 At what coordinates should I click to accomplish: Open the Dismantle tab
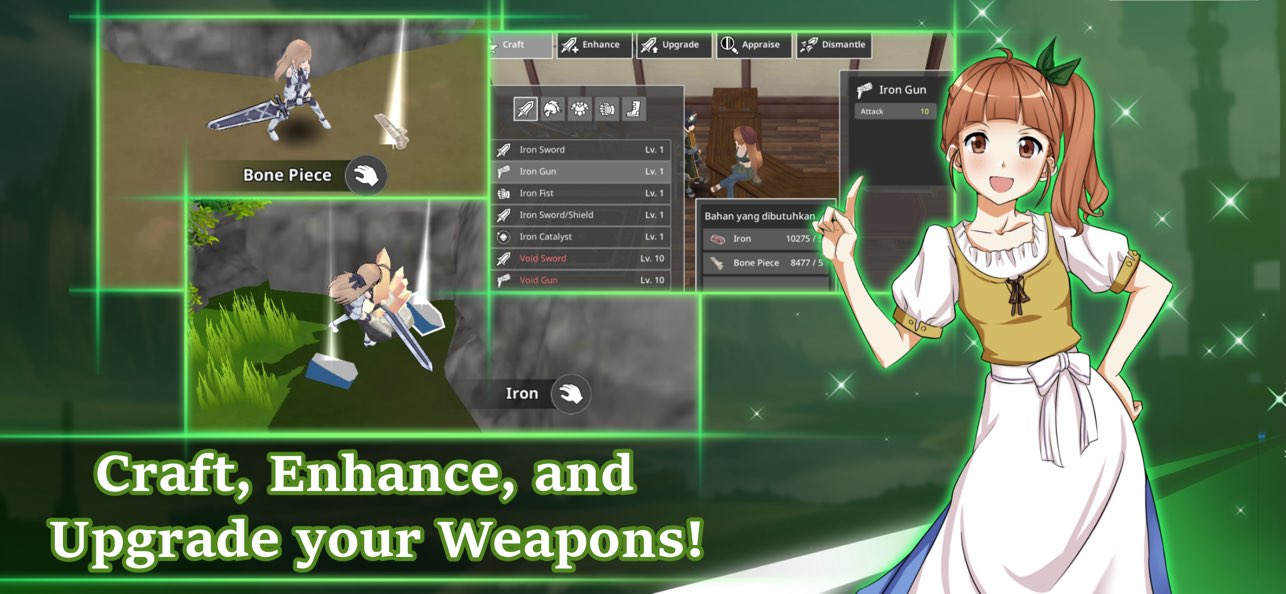coord(833,45)
